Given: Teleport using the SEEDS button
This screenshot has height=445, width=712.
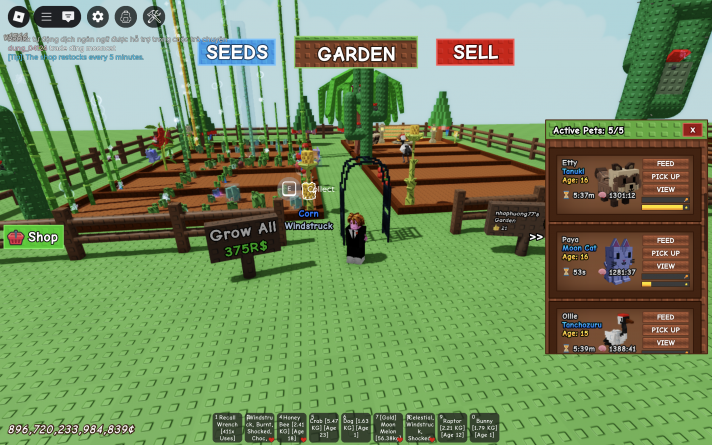Looking at the screenshot, I should tap(236, 52).
